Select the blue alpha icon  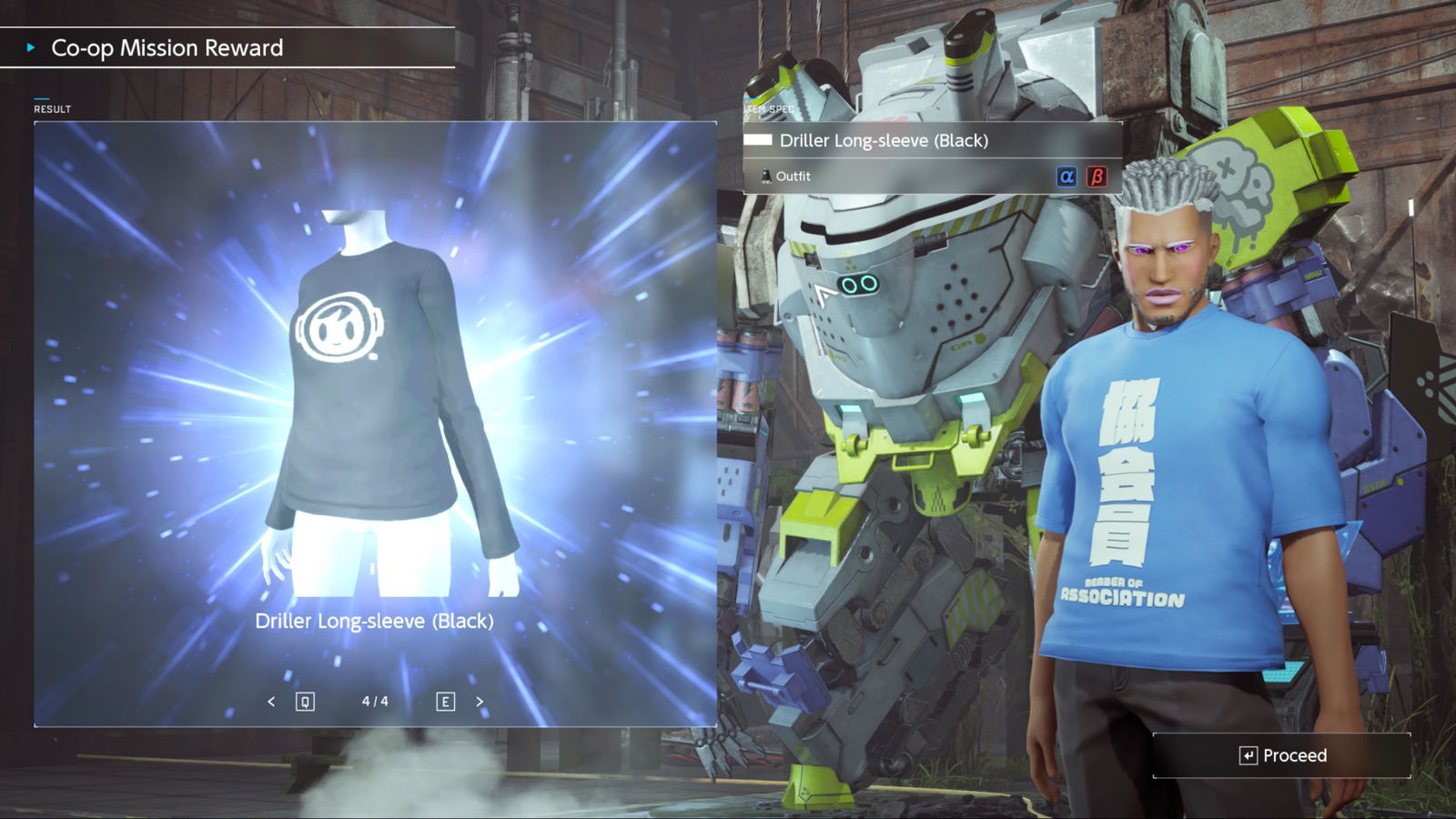tap(1067, 177)
